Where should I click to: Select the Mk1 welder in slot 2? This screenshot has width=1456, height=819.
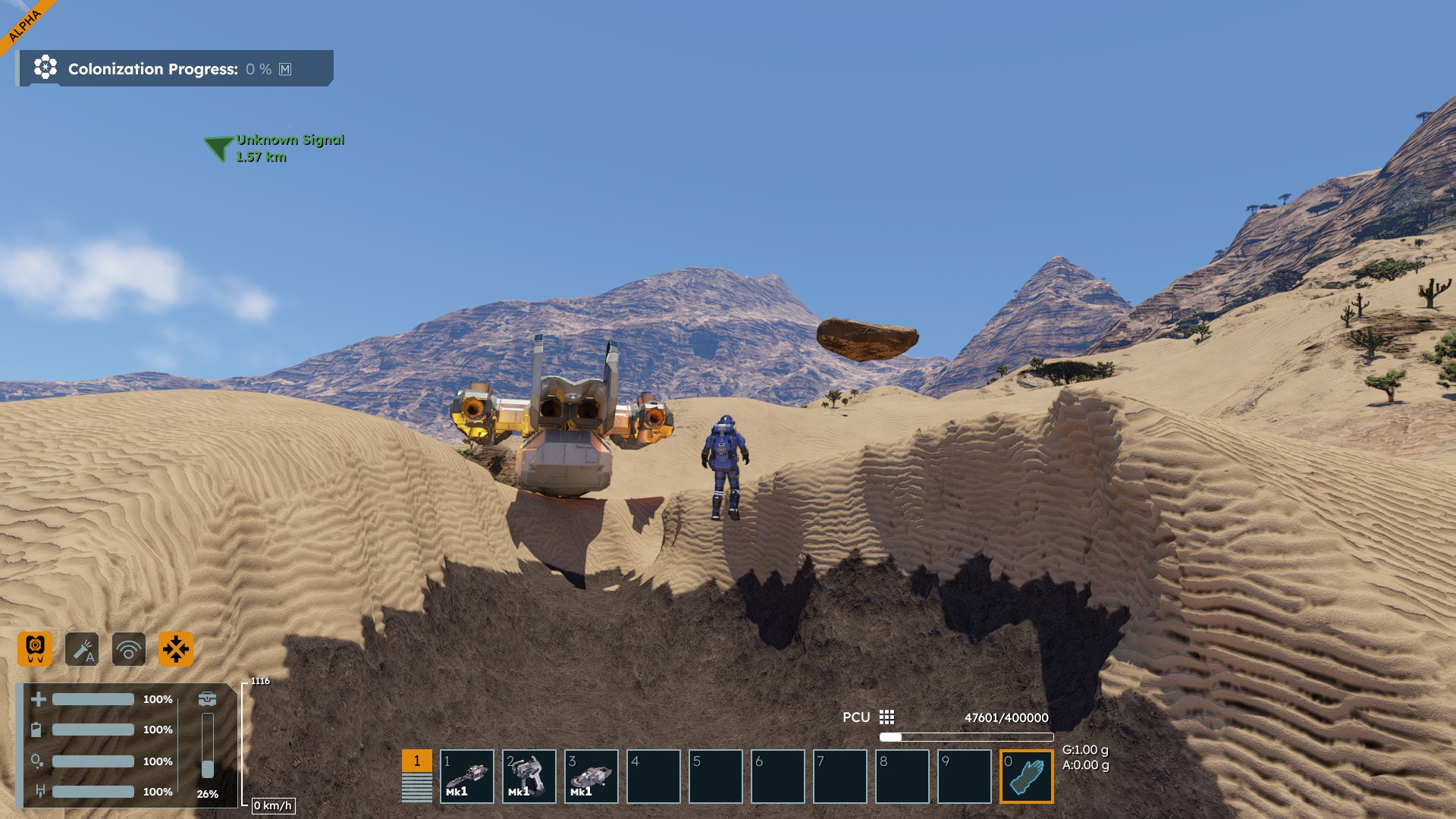(529, 777)
